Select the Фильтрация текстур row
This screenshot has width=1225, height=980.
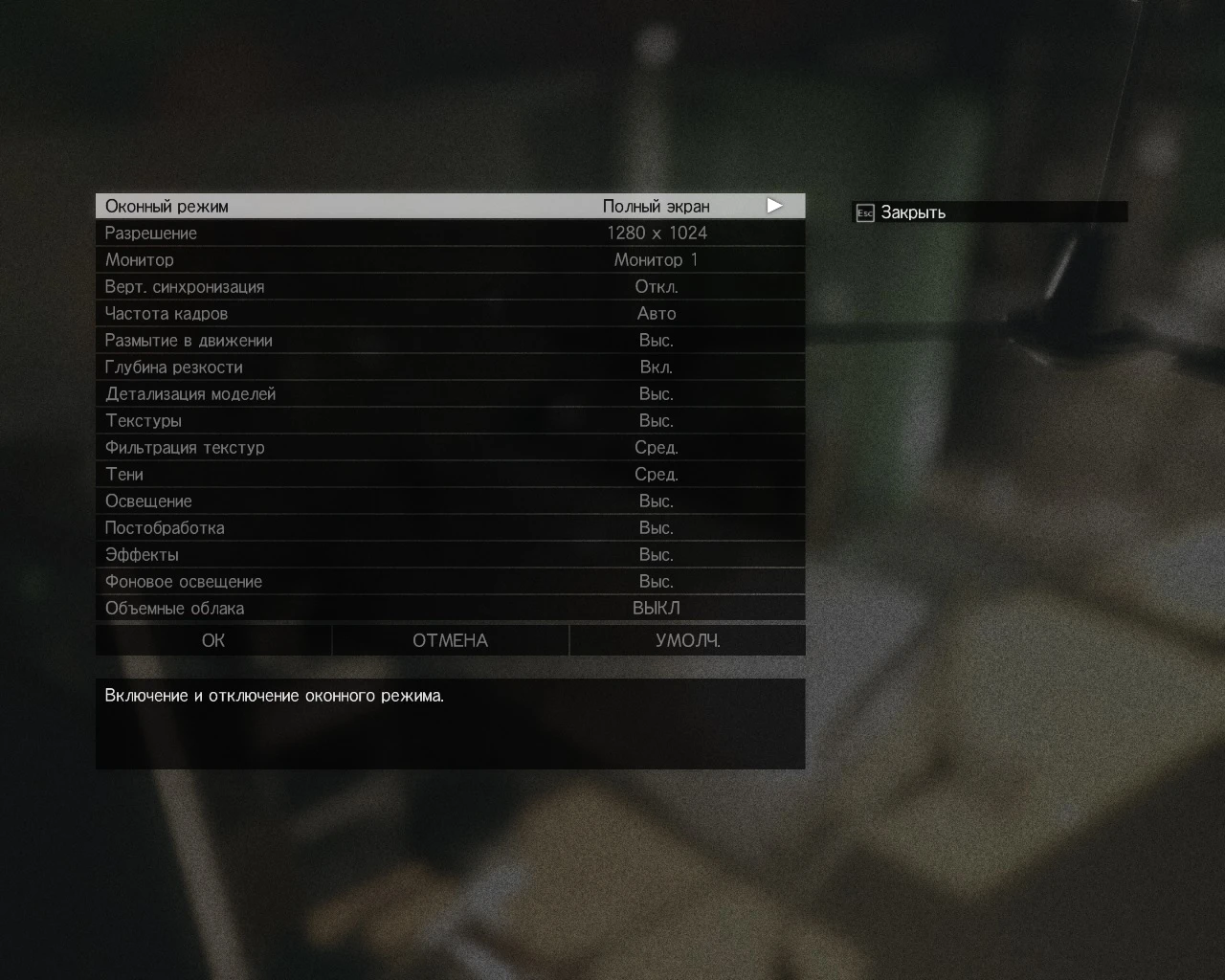tap(450, 446)
